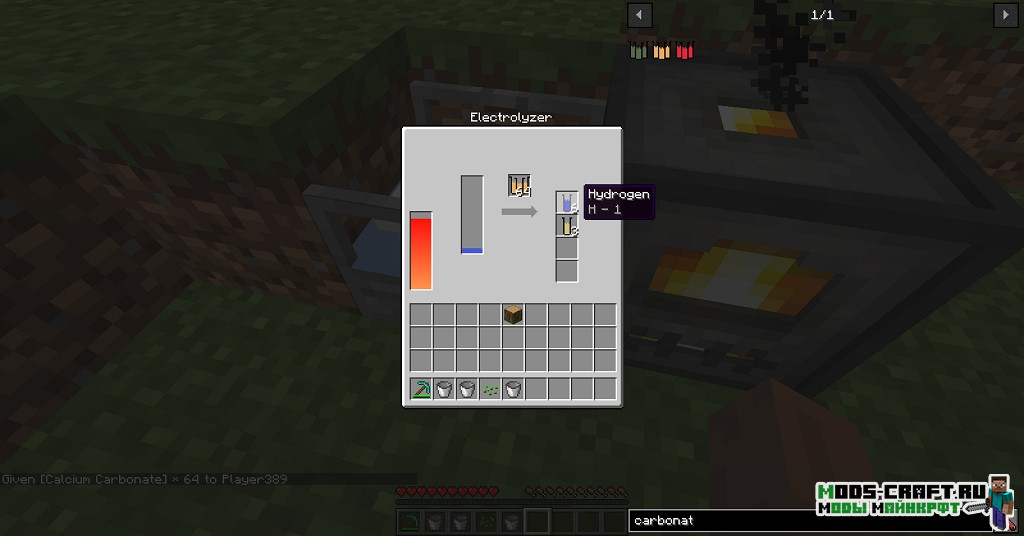Go to the next item list page
Screen dimensions: 1024x536
tap(1005, 15)
